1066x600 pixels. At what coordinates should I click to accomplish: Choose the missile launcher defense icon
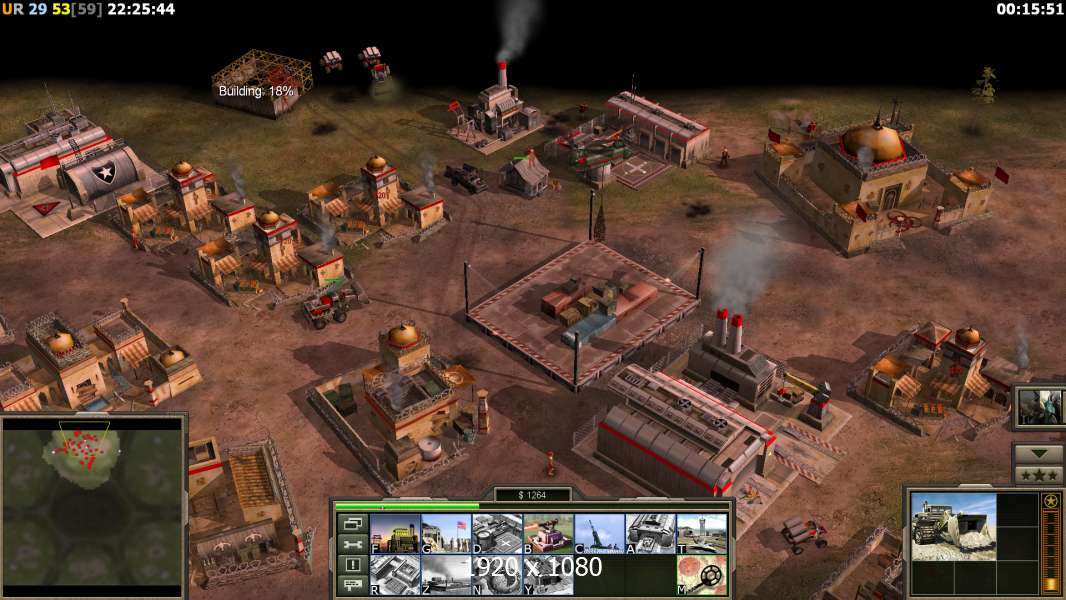tap(599, 534)
